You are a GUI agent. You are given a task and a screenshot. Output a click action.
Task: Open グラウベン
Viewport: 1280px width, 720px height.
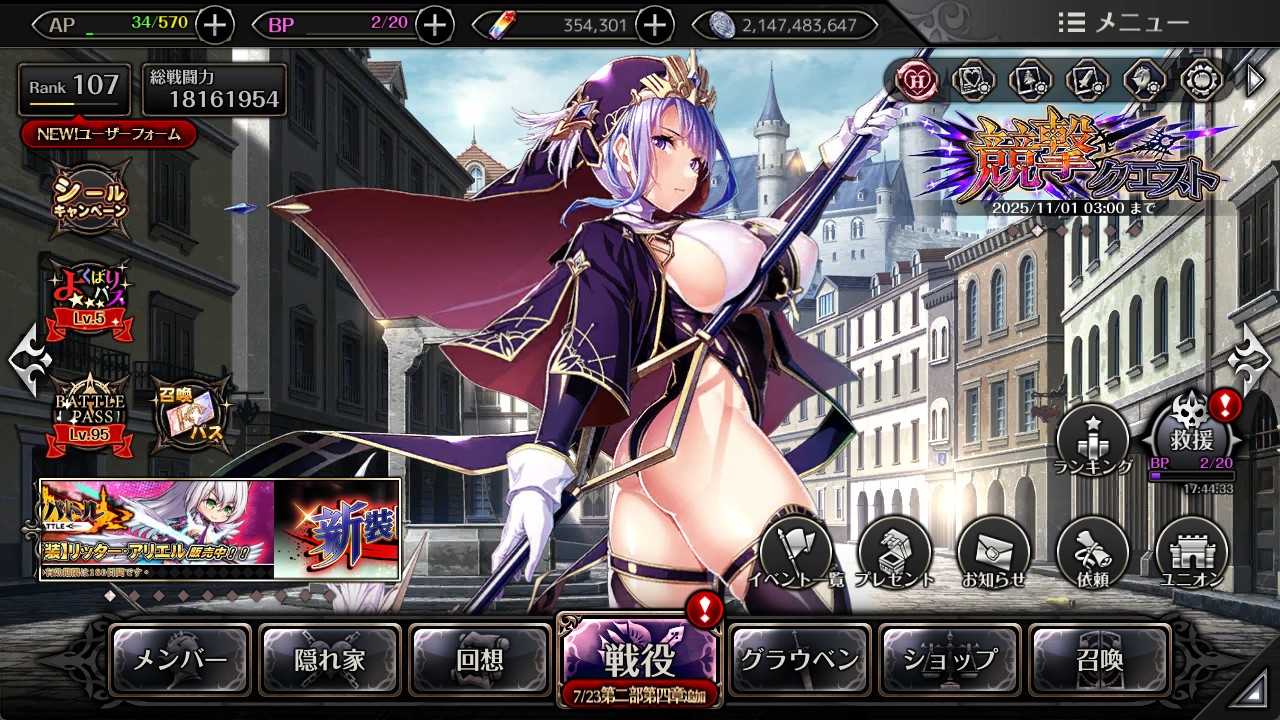coord(799,660)
